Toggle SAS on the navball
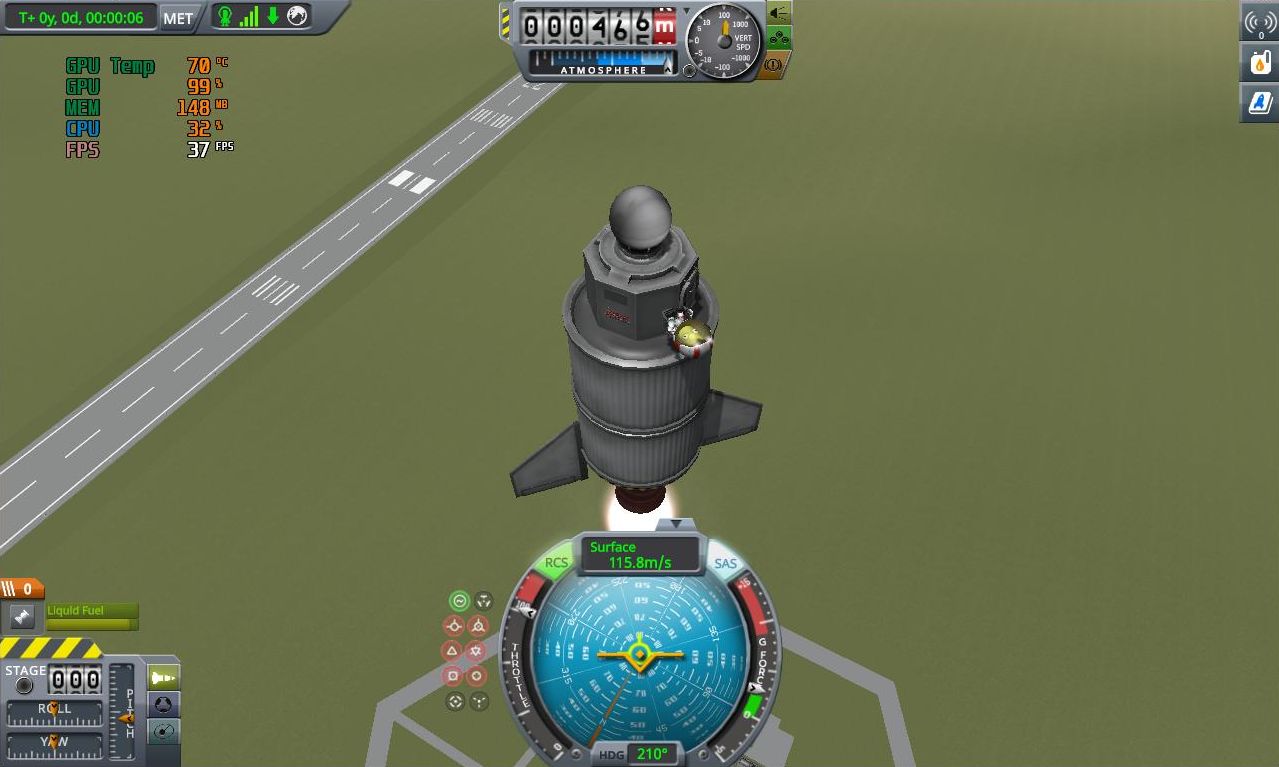This screenshot has height=767, width=1279. click(725, 564)
